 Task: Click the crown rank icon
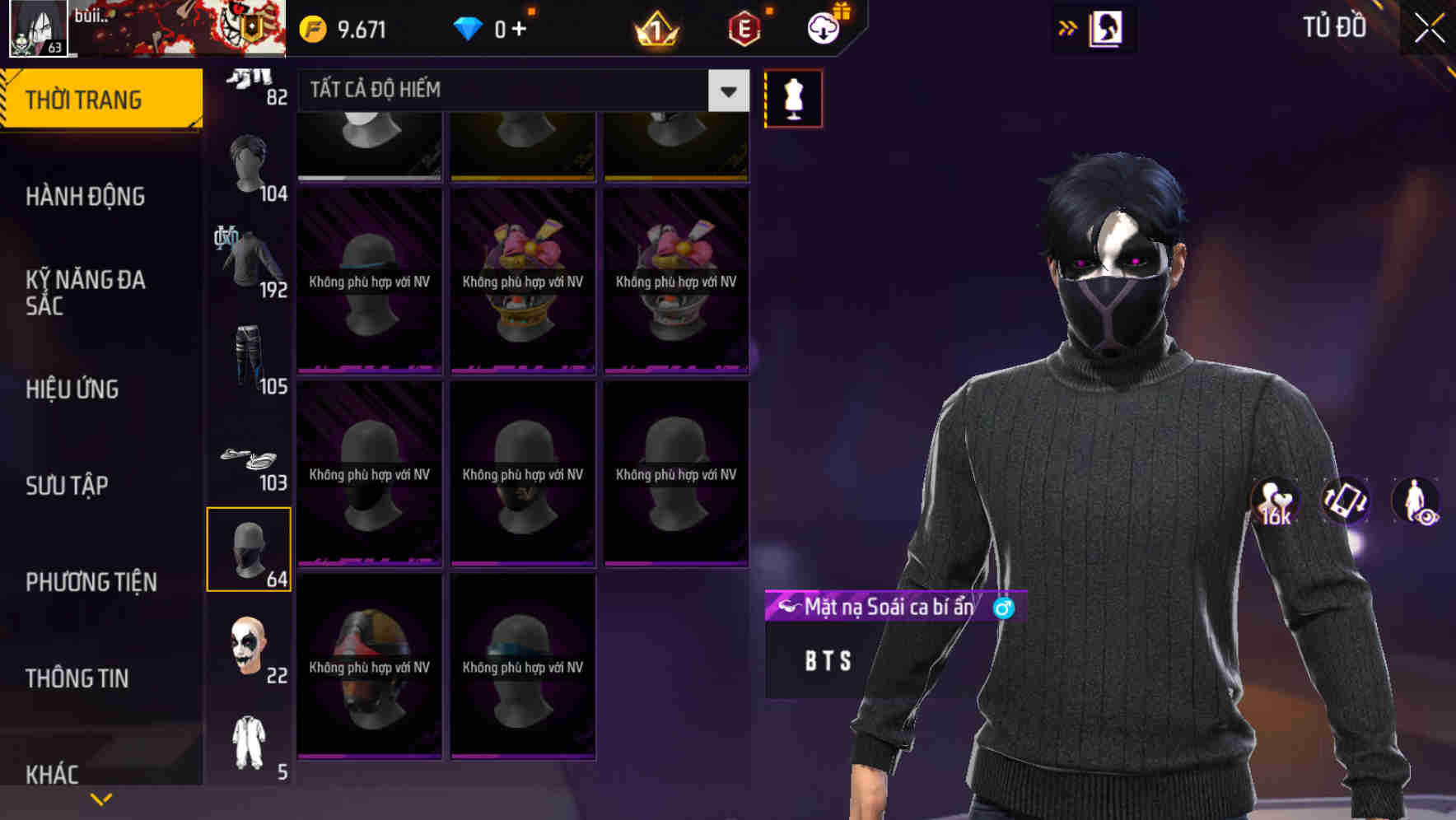pos(653,26)
